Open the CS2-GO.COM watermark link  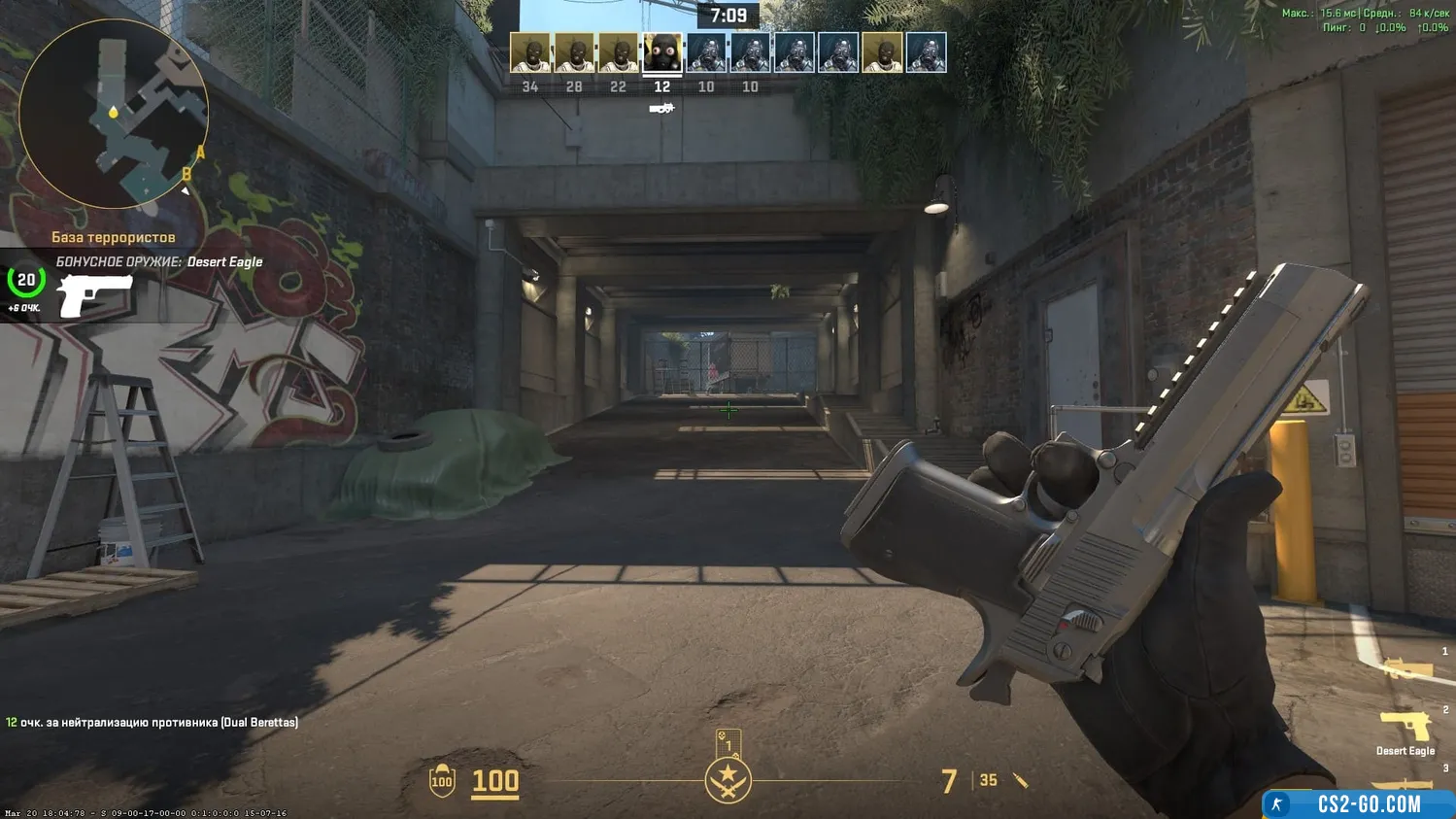(1358, 804)
